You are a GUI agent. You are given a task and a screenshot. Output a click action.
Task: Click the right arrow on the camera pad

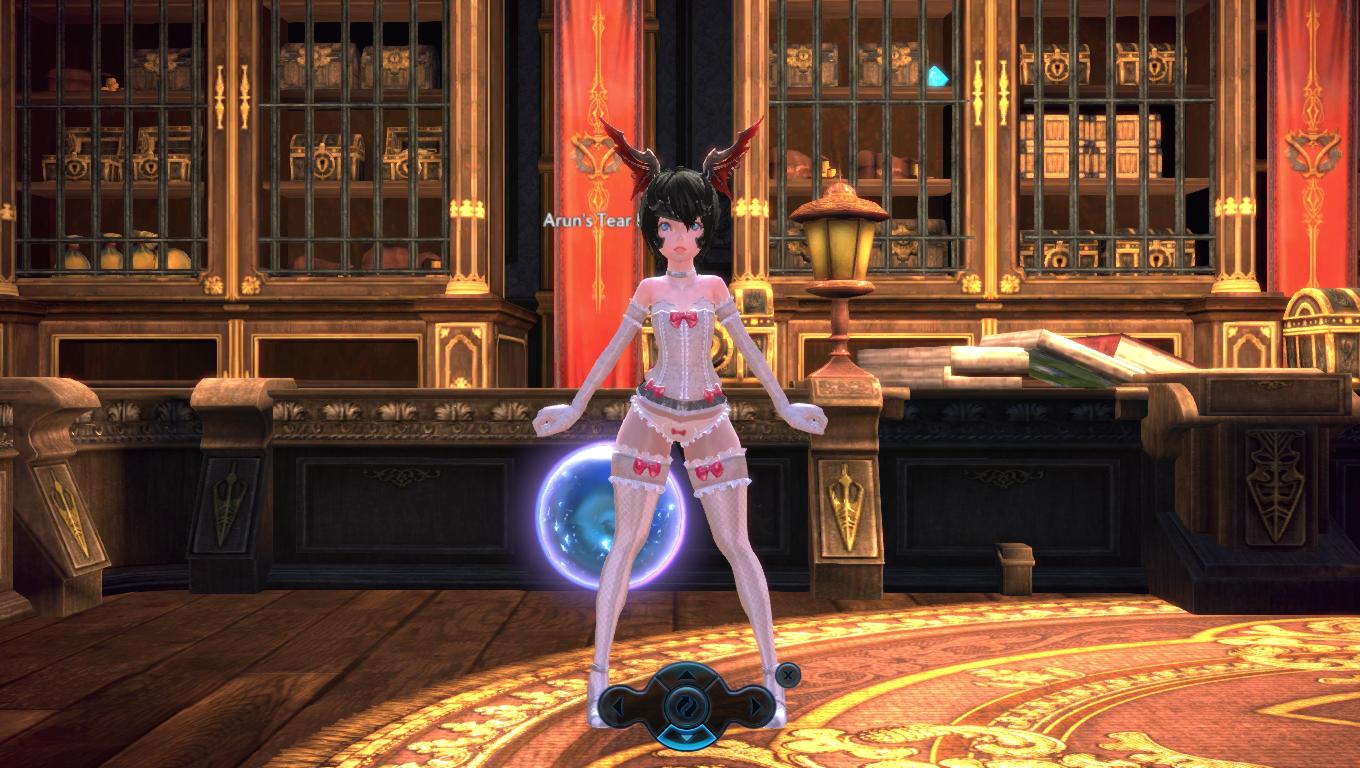click(753, 707)
